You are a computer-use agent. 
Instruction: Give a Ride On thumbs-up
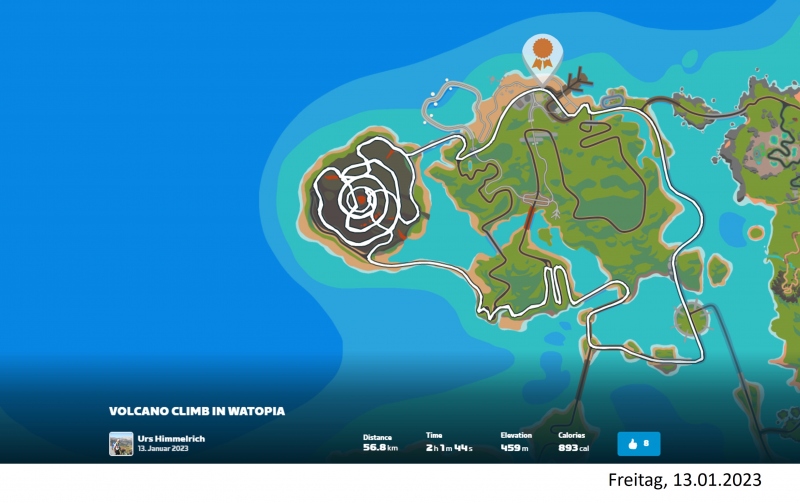pyautogui.click(x=638, y=443)
